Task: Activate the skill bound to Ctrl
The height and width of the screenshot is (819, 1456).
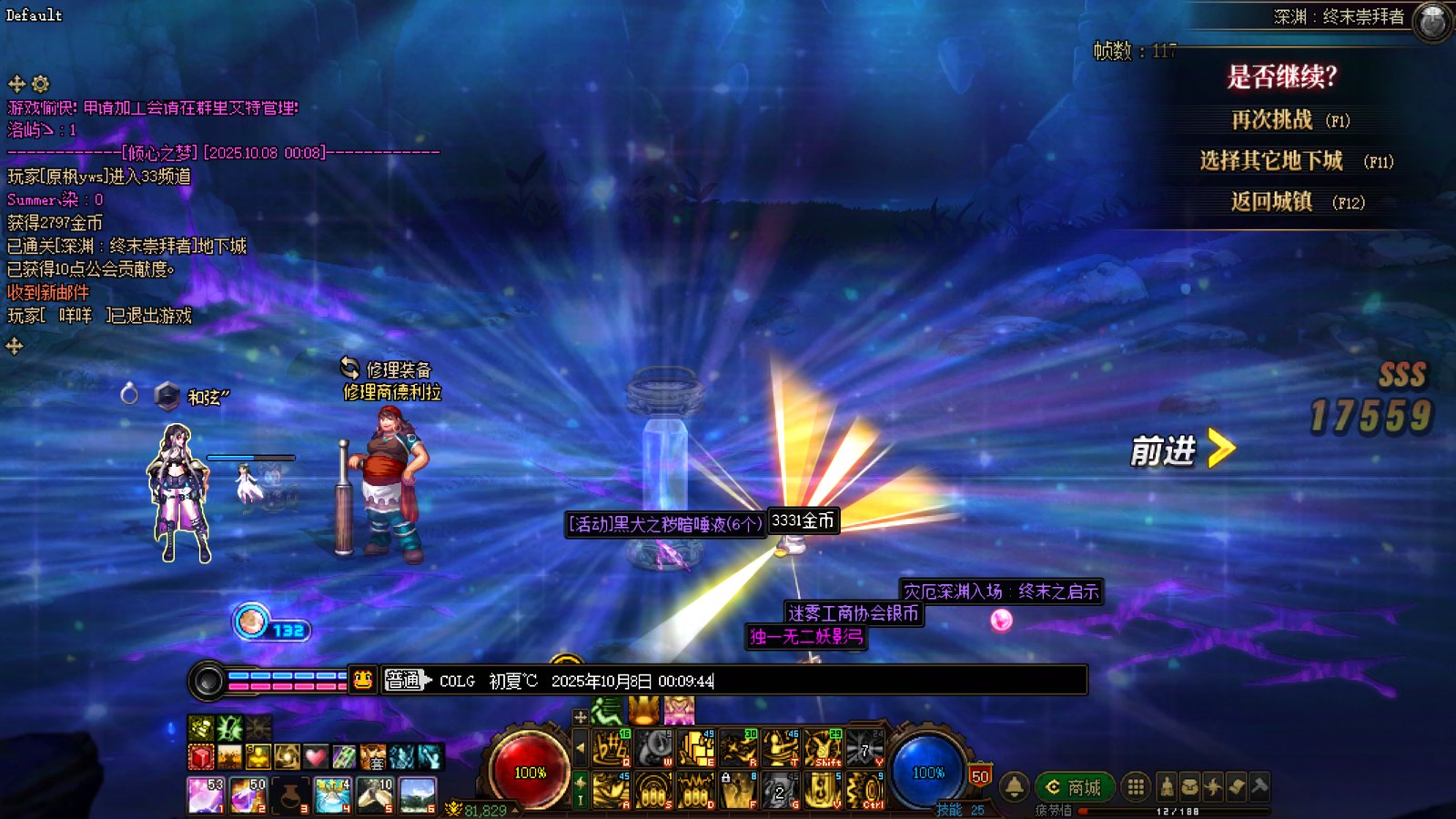Action: [x=865, y=790]
